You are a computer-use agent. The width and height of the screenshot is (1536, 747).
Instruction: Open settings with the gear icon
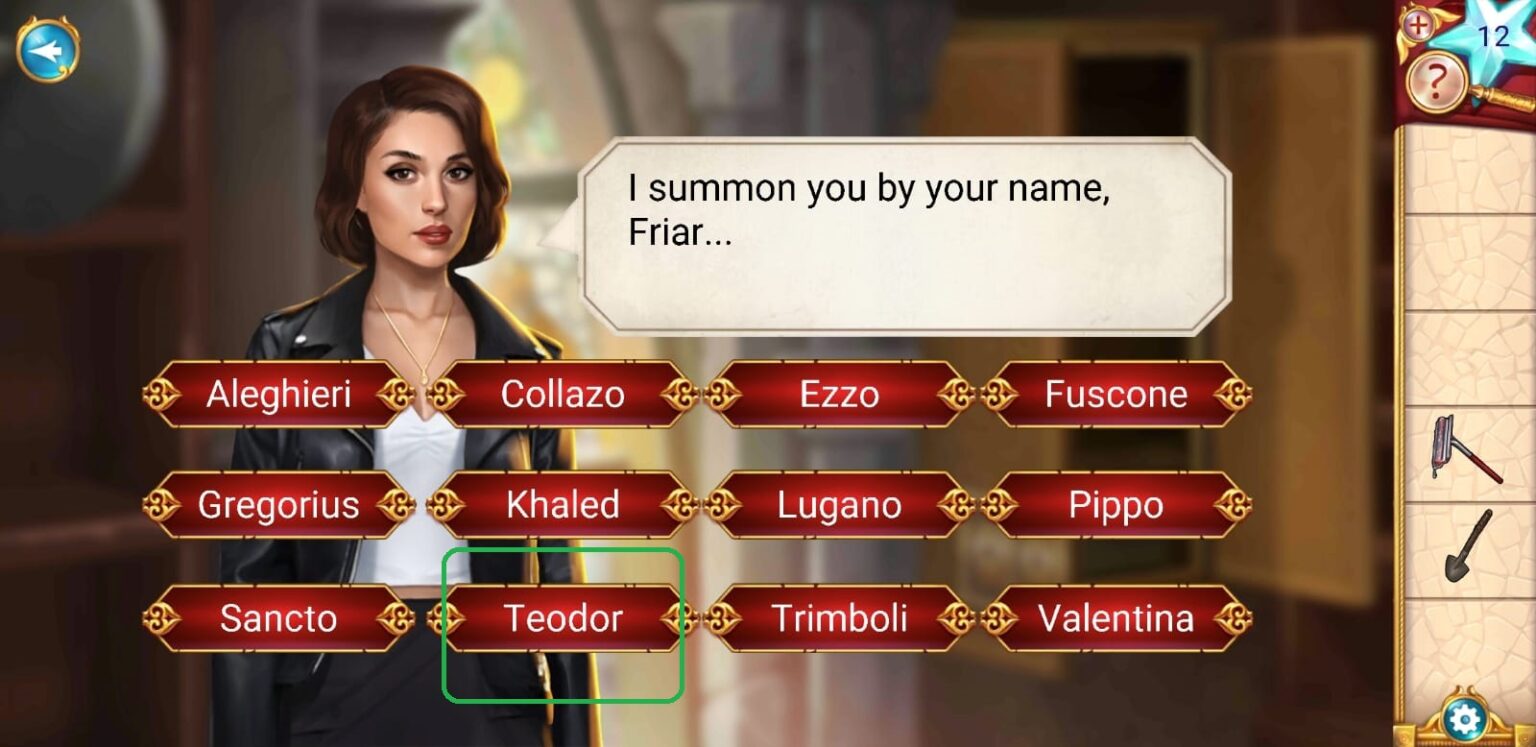[1465, 720]
